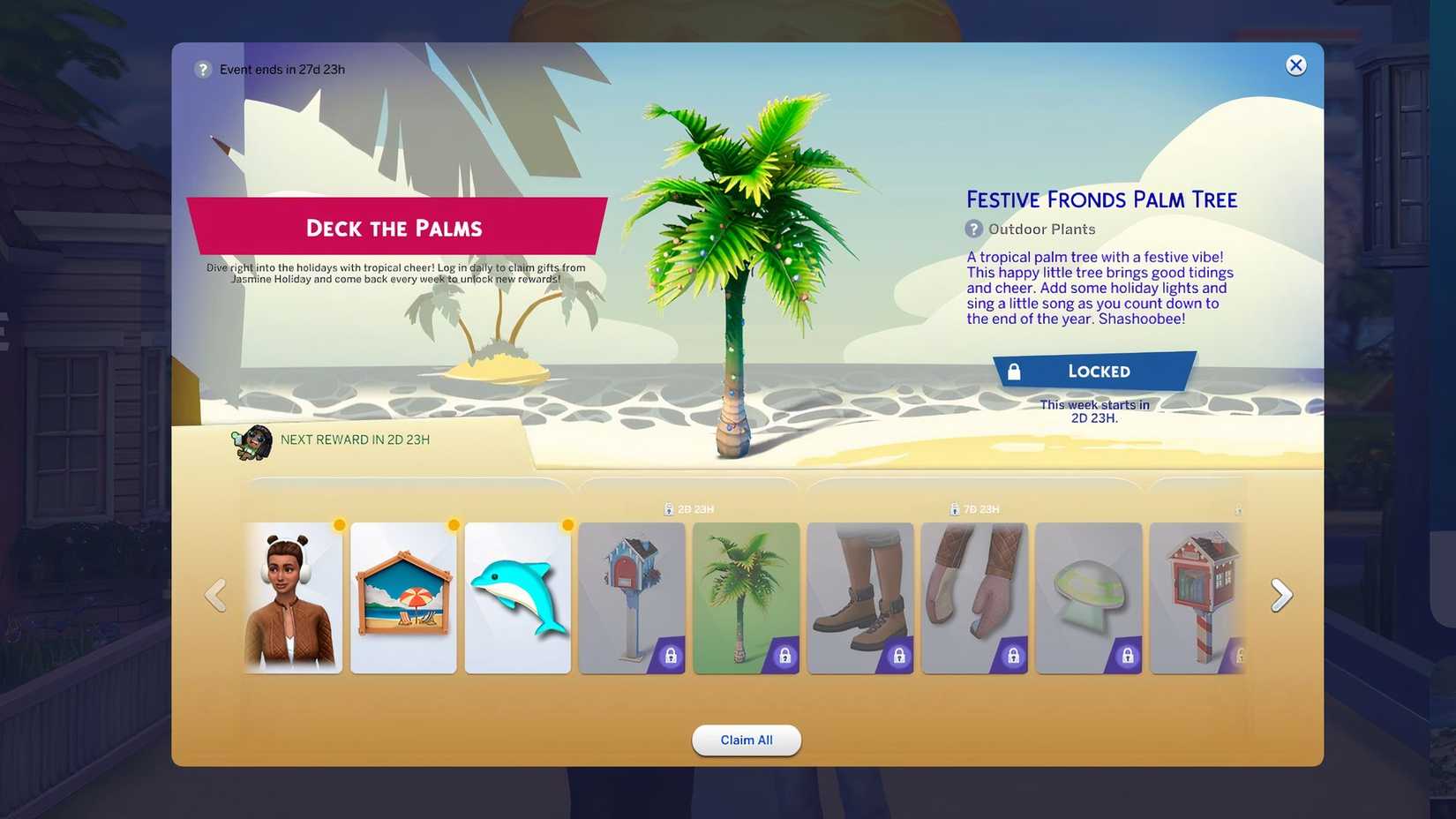Toggle the claimed marker on the beach frame card
1456x819 pixels.
[454, 523]
